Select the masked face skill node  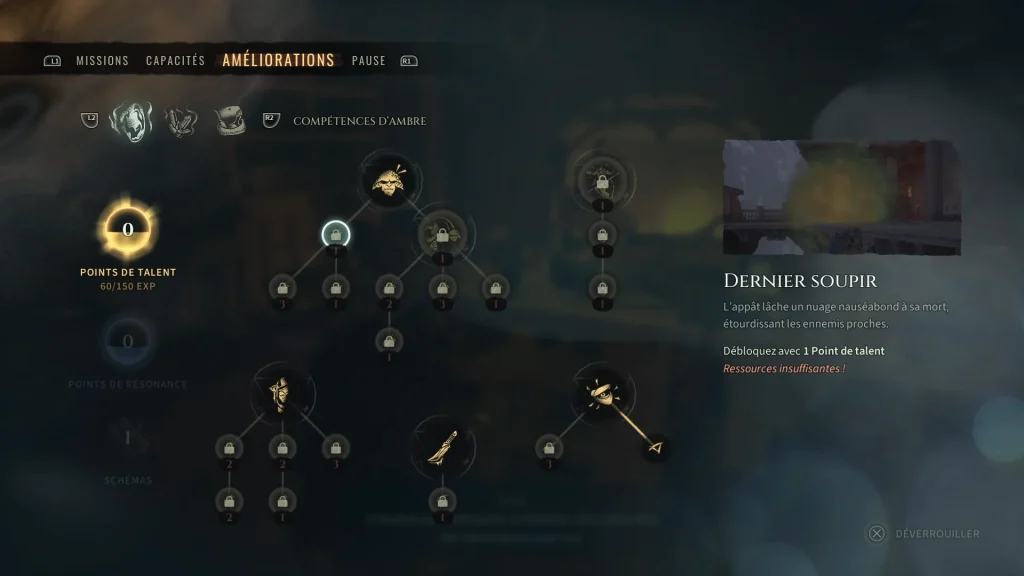click(389, 180)
